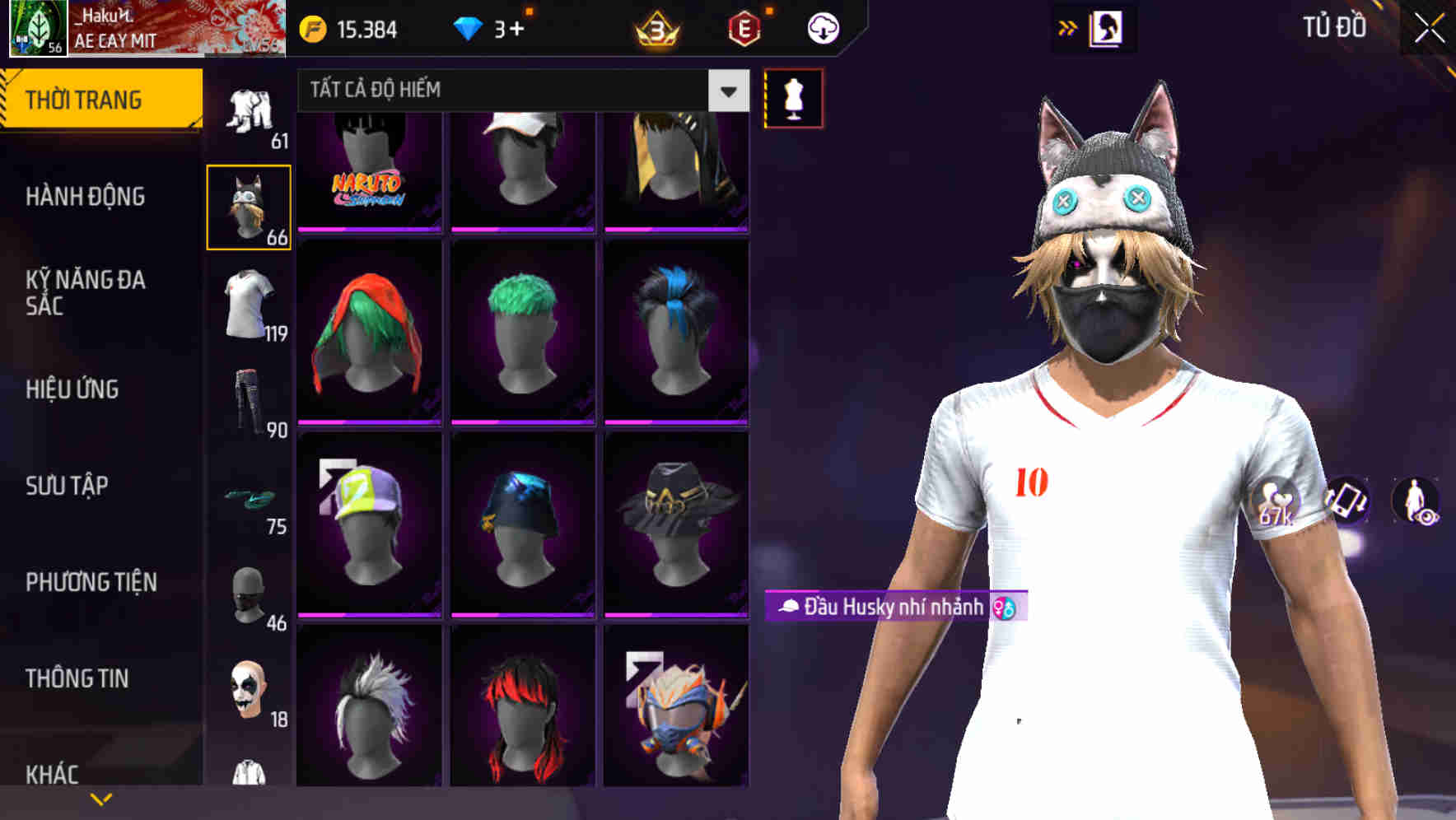Viewport: 1456px width, 820px height.
Task: Select the hat category icon showing 66 items
Action: [248, 204]
